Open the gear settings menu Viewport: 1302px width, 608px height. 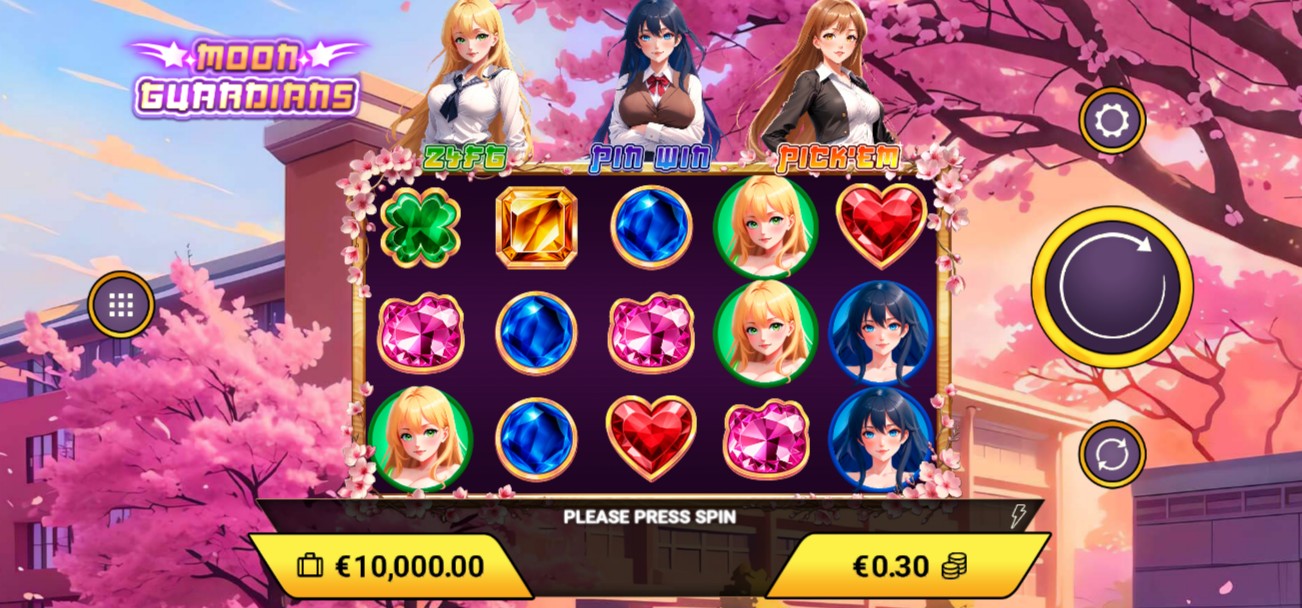click(1112, 121)
